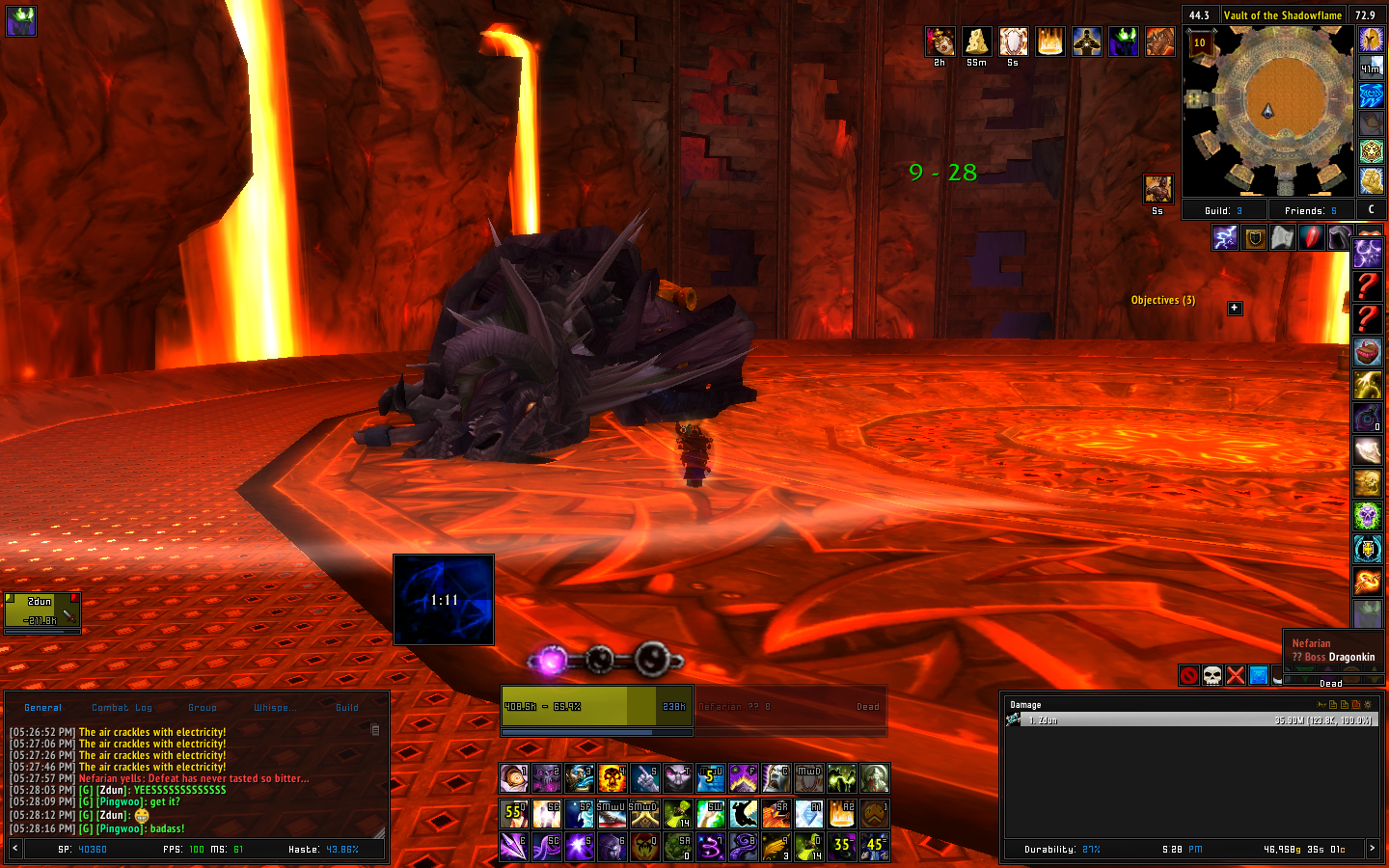Pick the blue square raid marker
1389x868 pixels.
1259,675
